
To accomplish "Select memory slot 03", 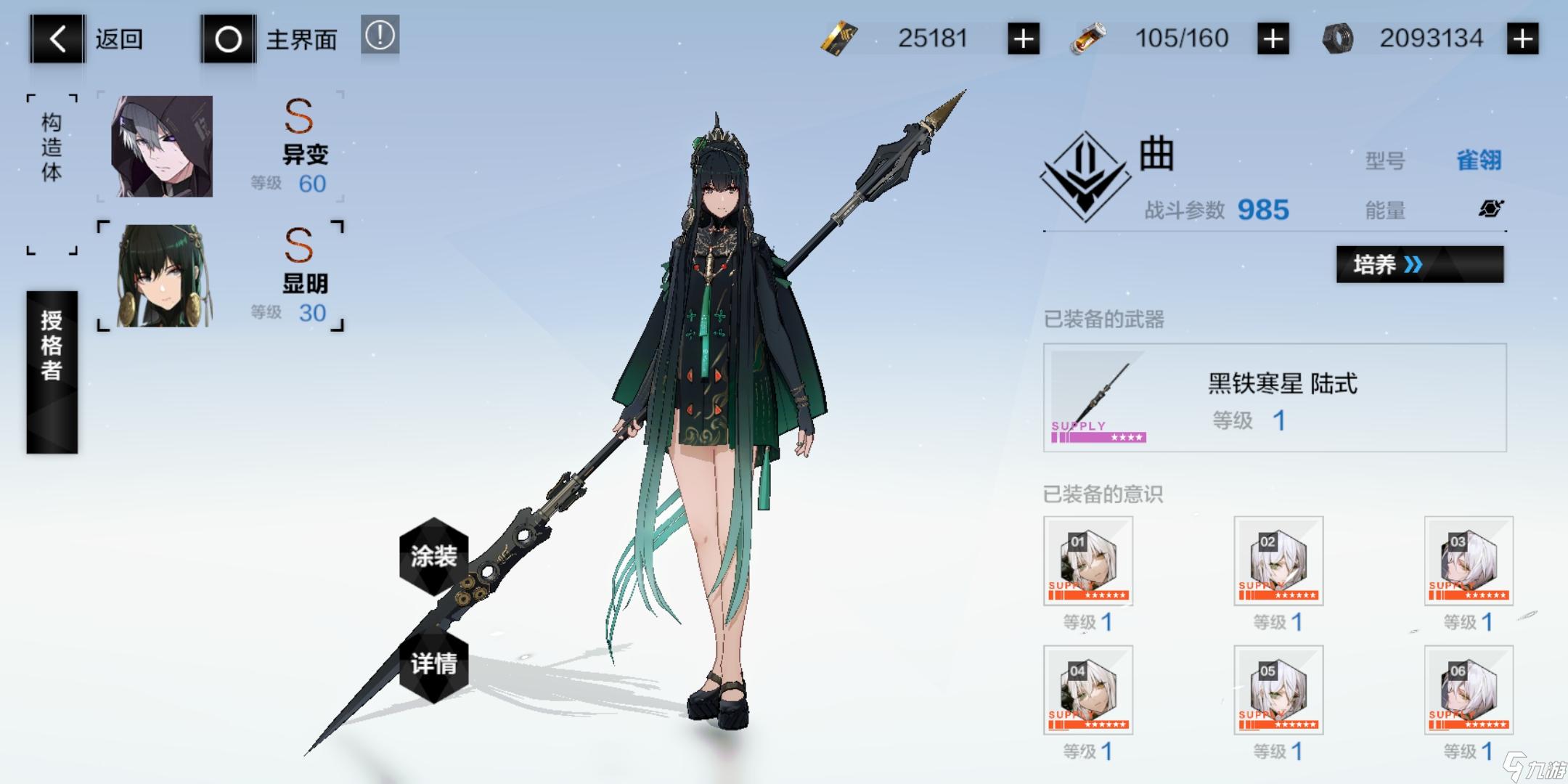I will [1468, 561].
